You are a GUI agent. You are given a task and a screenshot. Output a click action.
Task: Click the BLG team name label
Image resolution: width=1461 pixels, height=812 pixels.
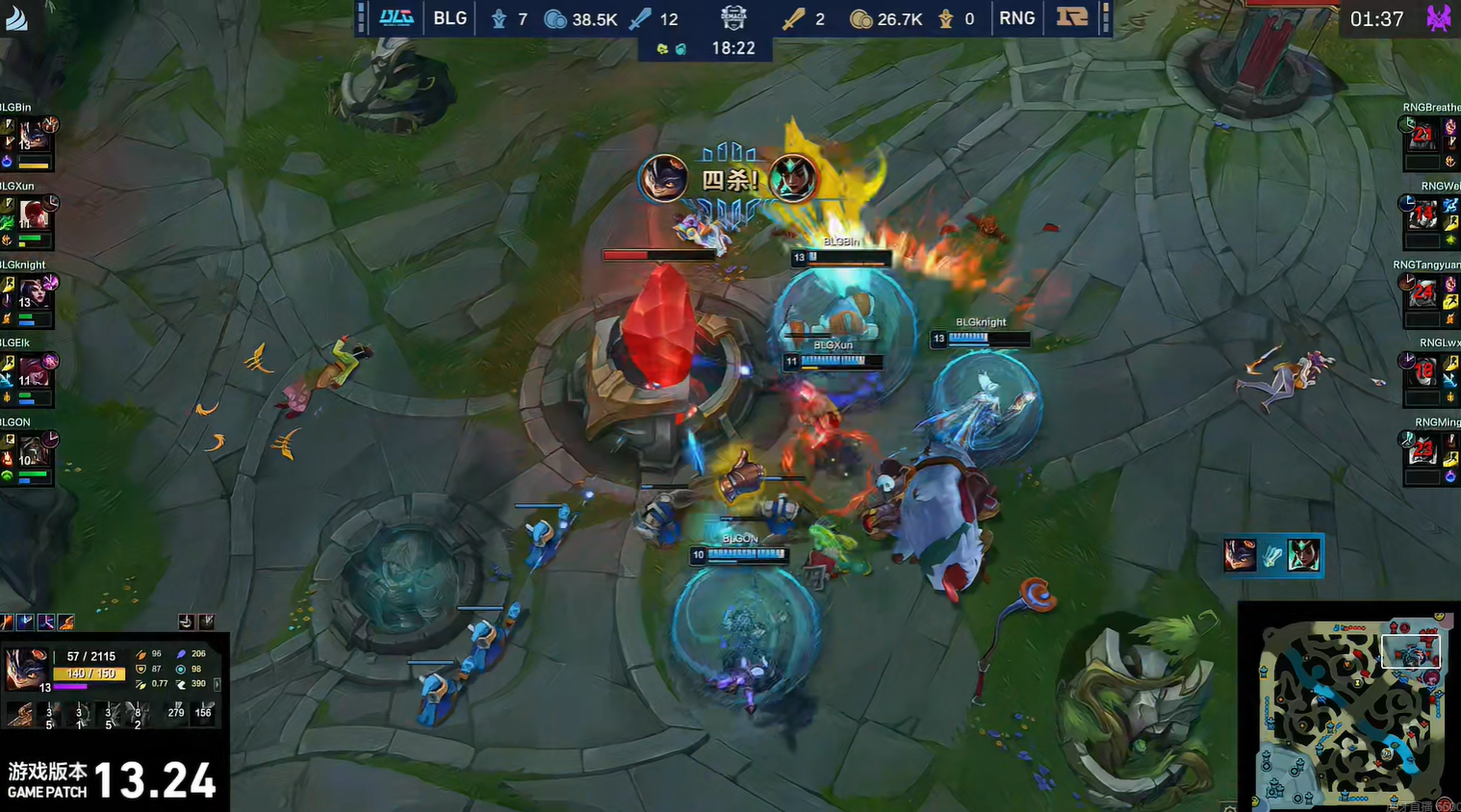click(449, 18)
